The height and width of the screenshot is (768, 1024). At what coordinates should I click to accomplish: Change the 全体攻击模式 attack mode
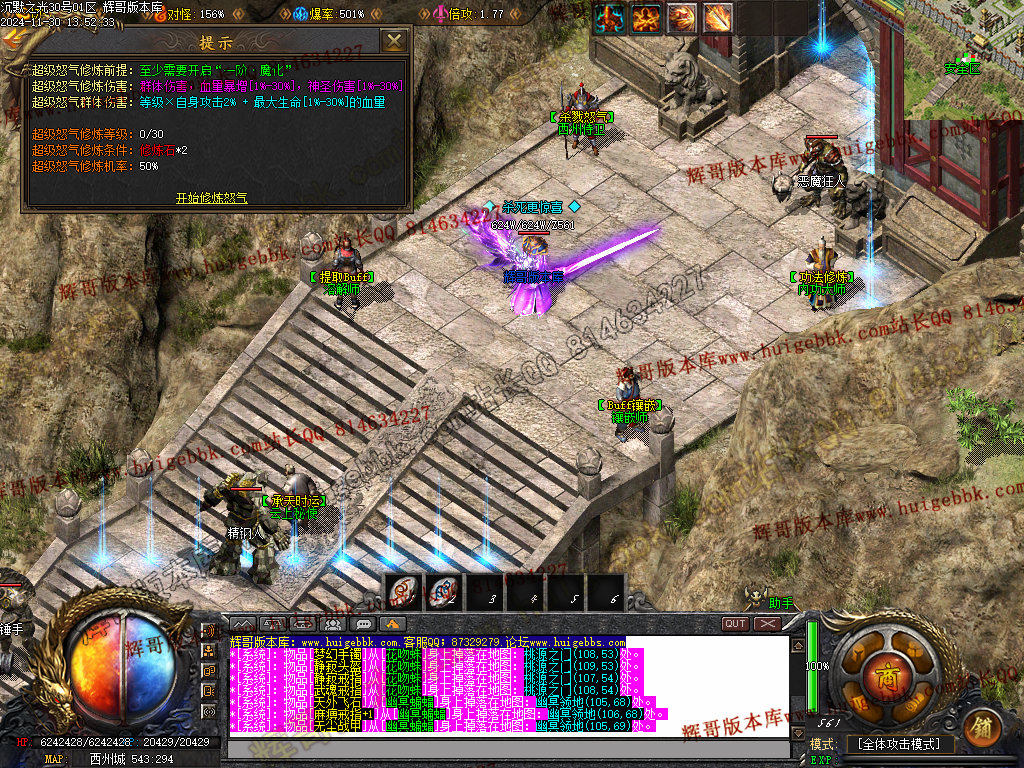(x=900, y=745)
